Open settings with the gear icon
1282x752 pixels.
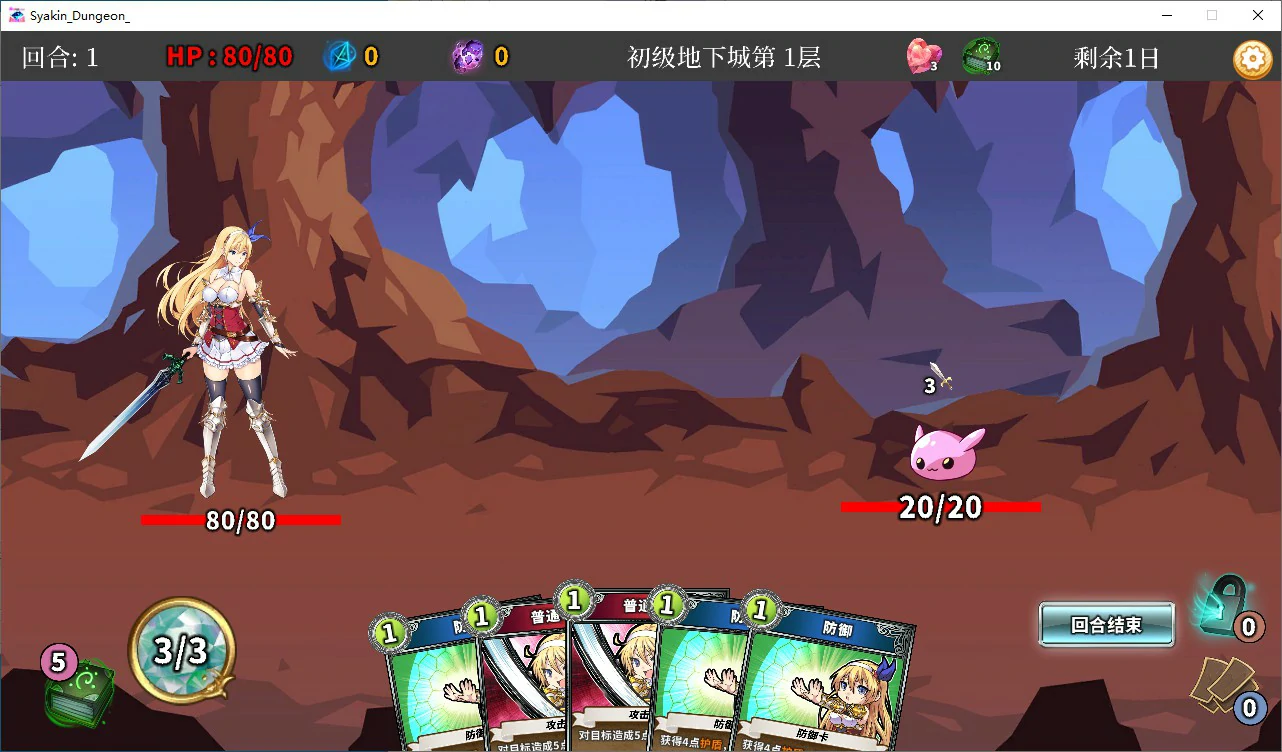[1251, 59]
